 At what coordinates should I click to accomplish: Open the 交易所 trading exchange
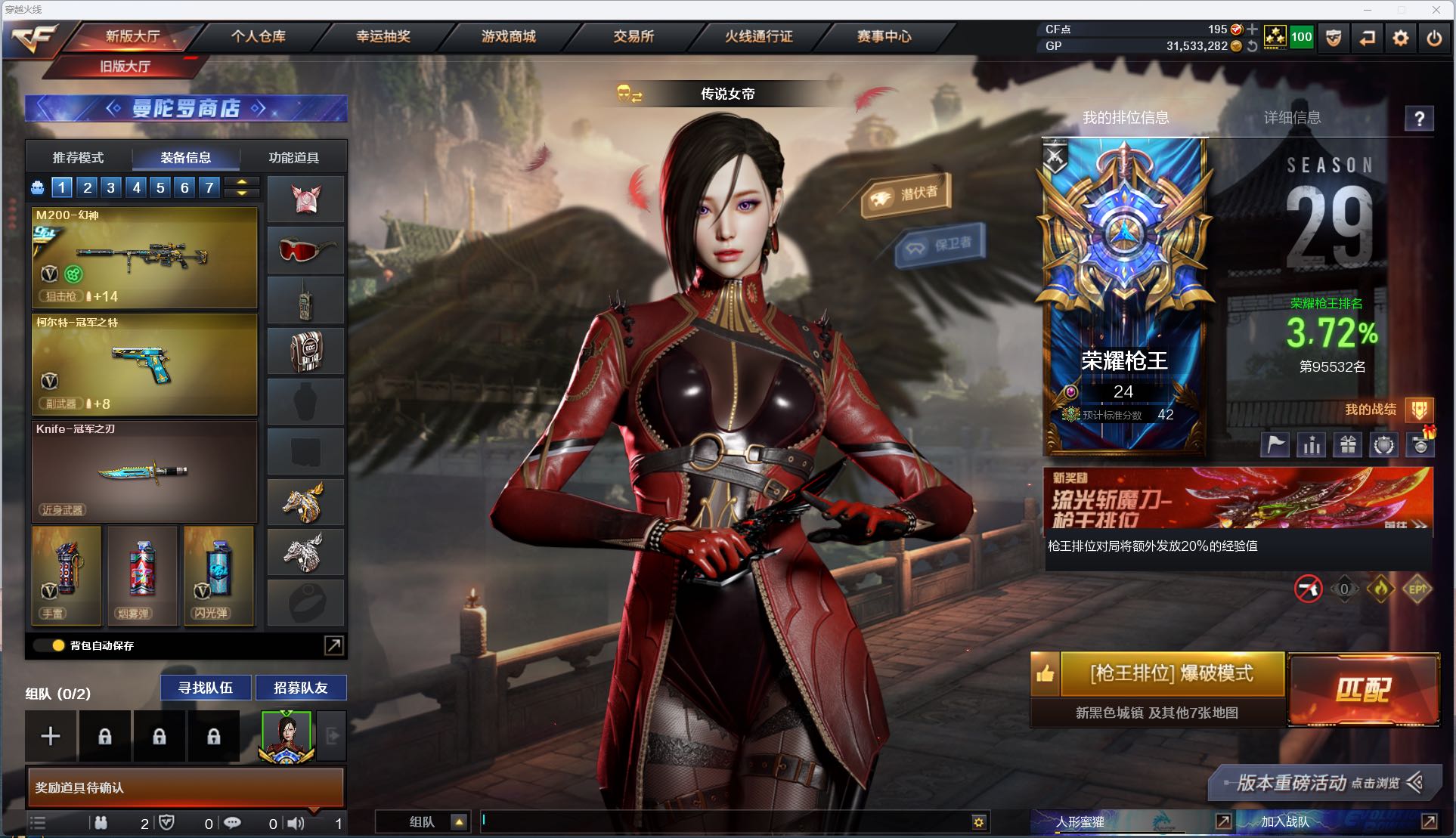click(x=634, y=36)
